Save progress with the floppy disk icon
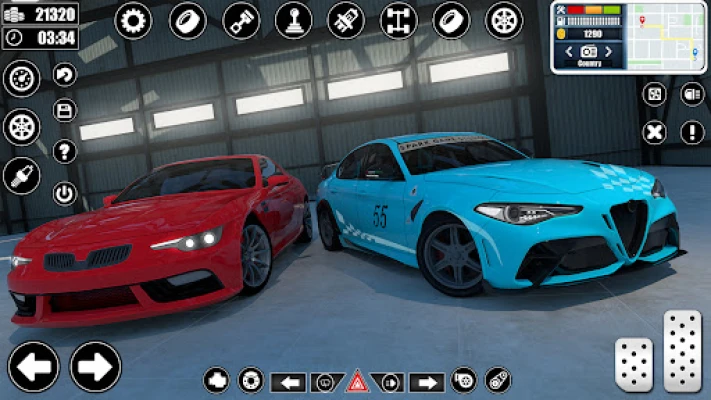 (x=65, y=112)
